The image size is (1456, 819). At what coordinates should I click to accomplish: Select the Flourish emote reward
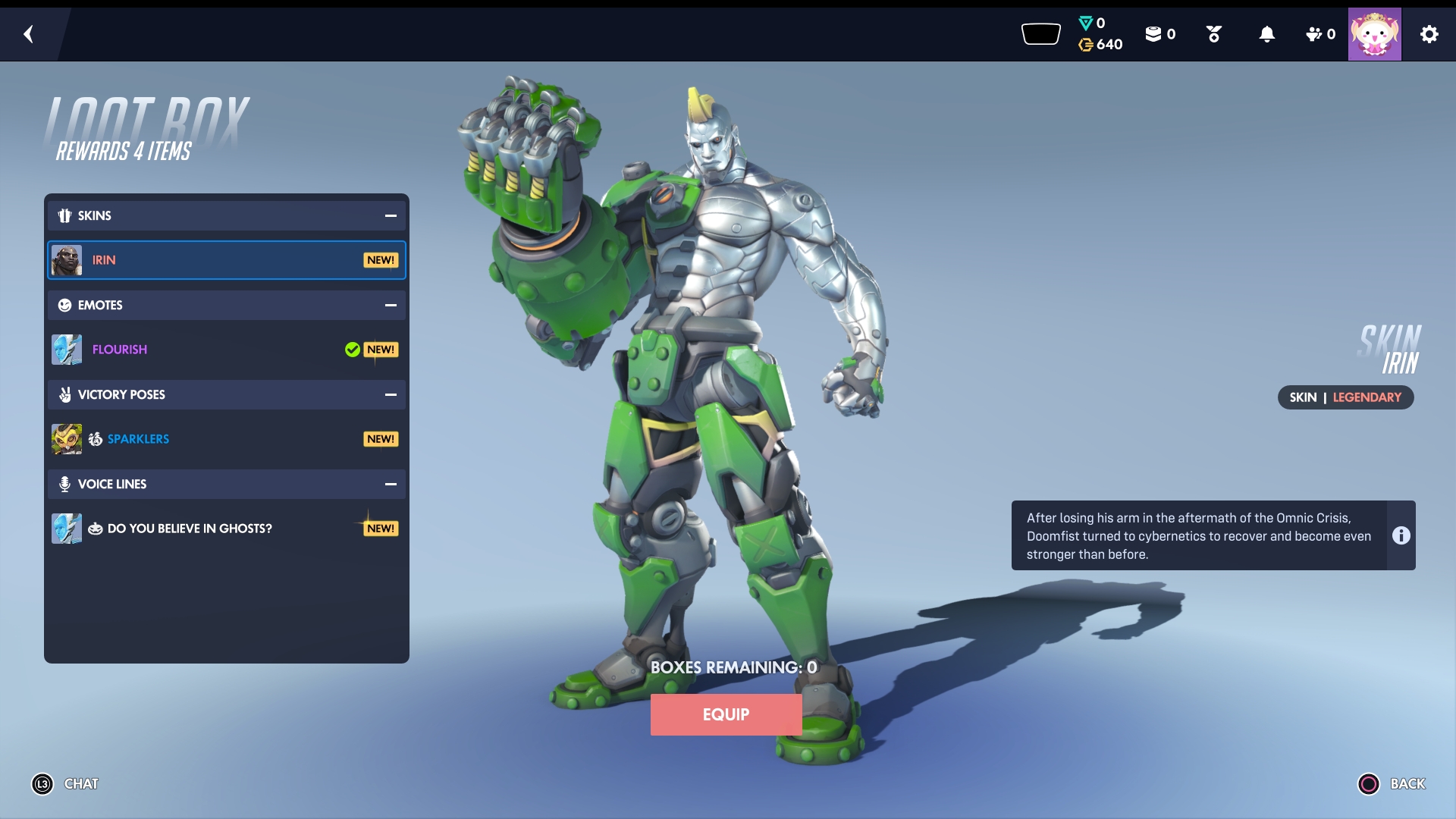click(226, 350)
